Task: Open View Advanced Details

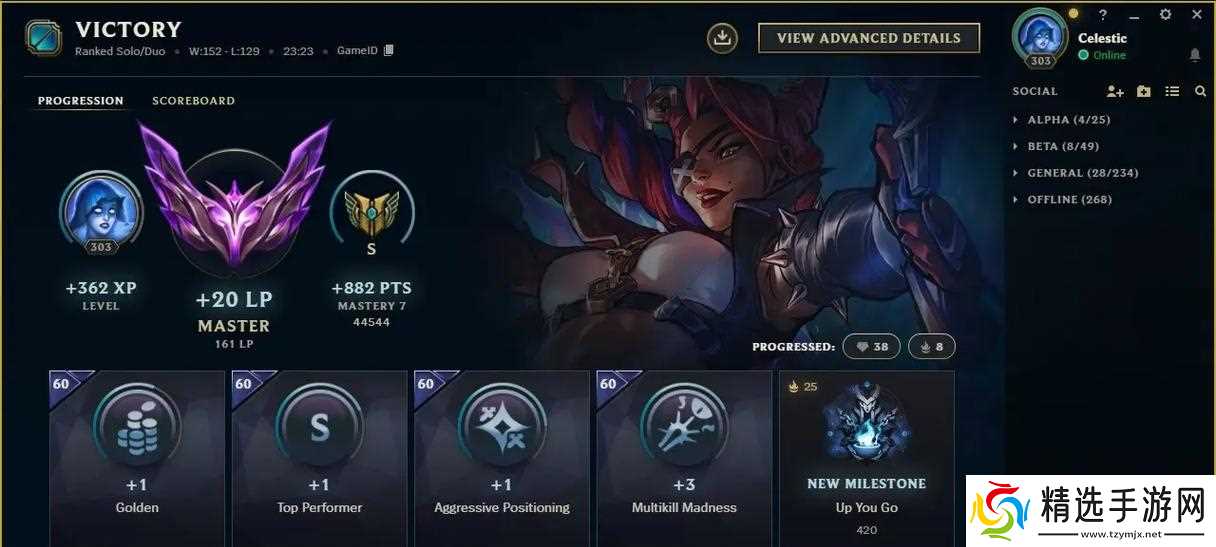Action: 868,38
